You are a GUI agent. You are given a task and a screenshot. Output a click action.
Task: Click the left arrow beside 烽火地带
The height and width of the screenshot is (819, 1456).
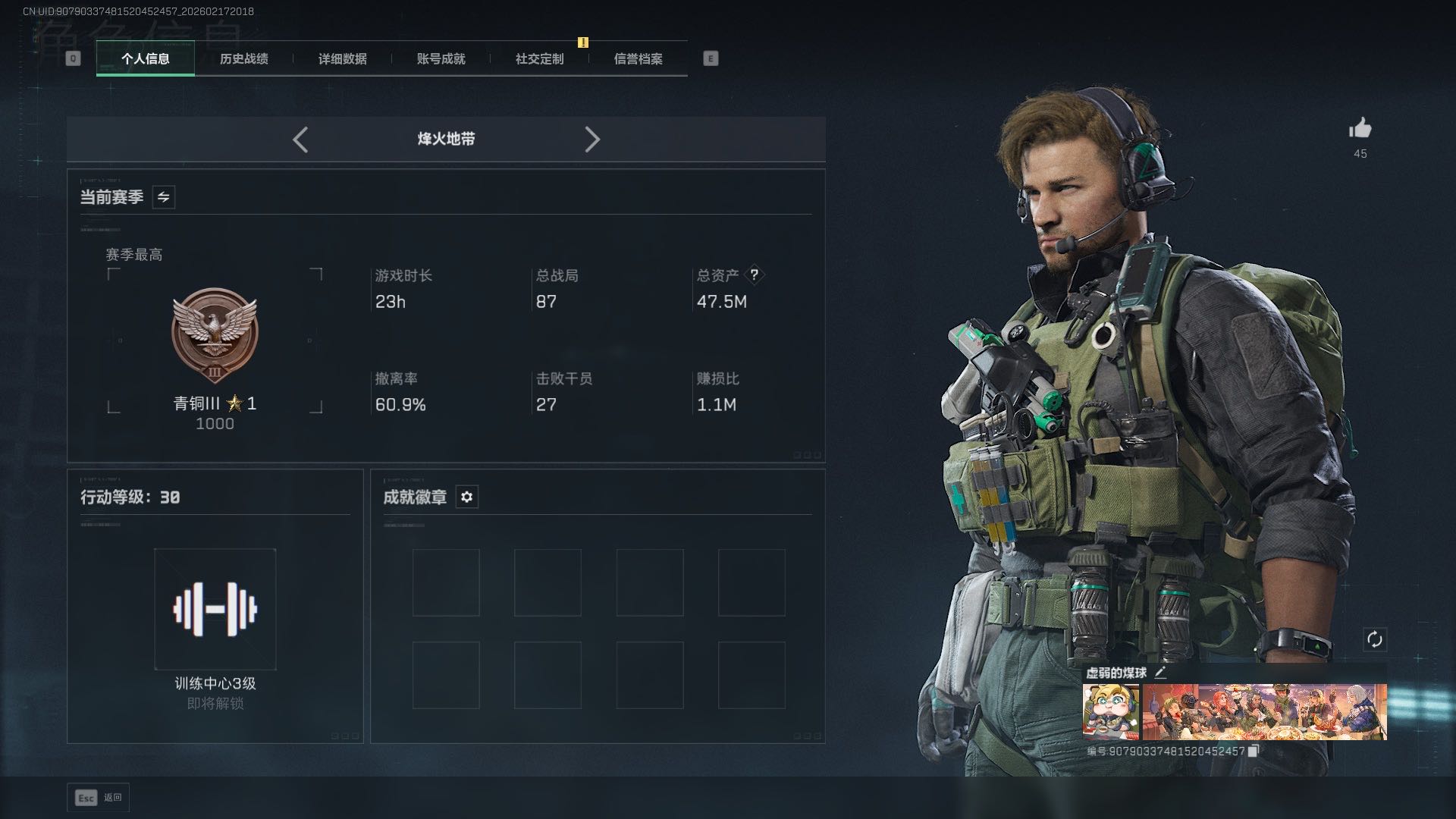(x=300, y=140)
